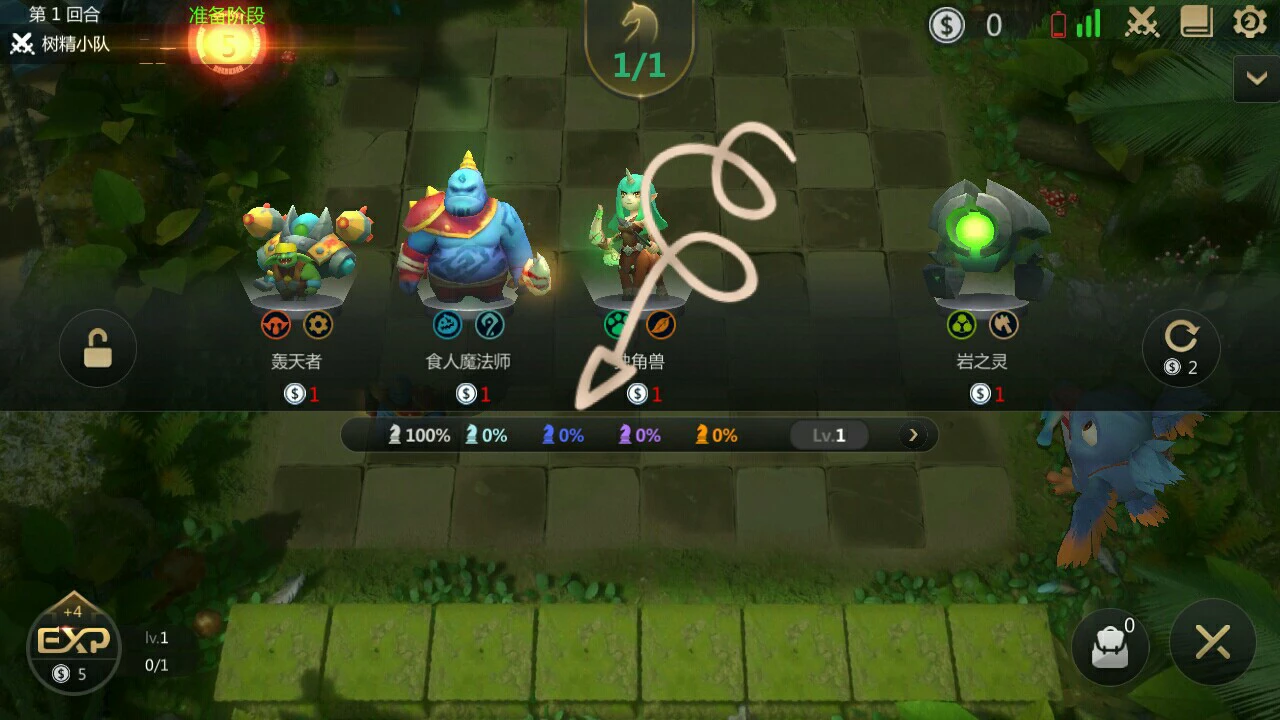Expand the draw odds bar arrow
1280x720 pixels.
(912, 435)
